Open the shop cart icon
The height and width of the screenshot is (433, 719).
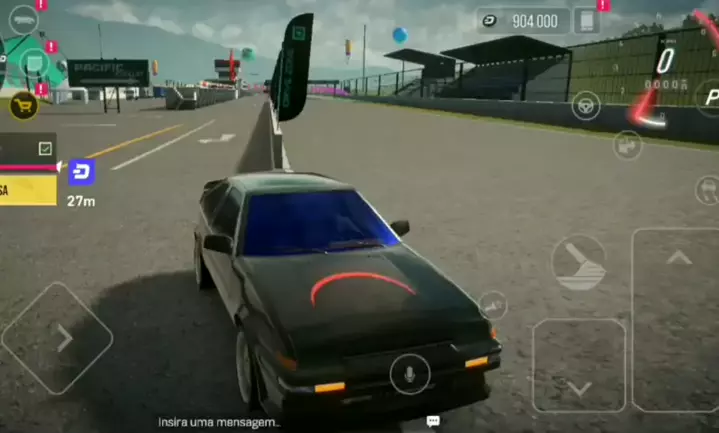click(24, 105)
